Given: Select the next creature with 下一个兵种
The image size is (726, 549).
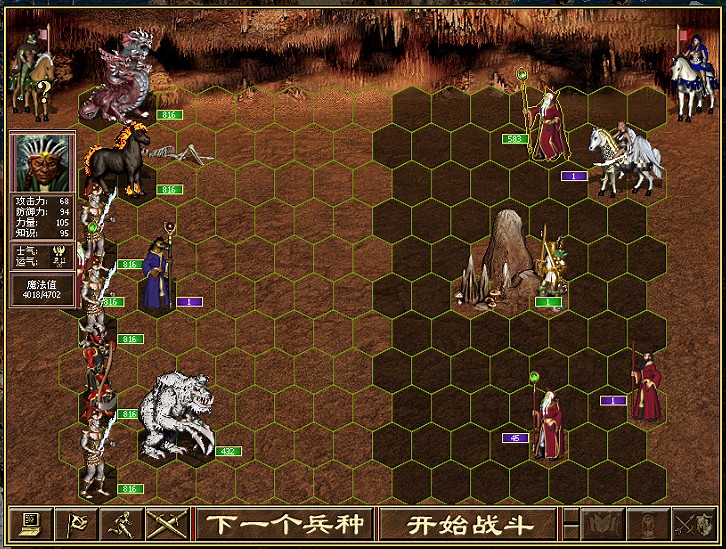Looking at the screenshot, I should [x=285, y=523].
